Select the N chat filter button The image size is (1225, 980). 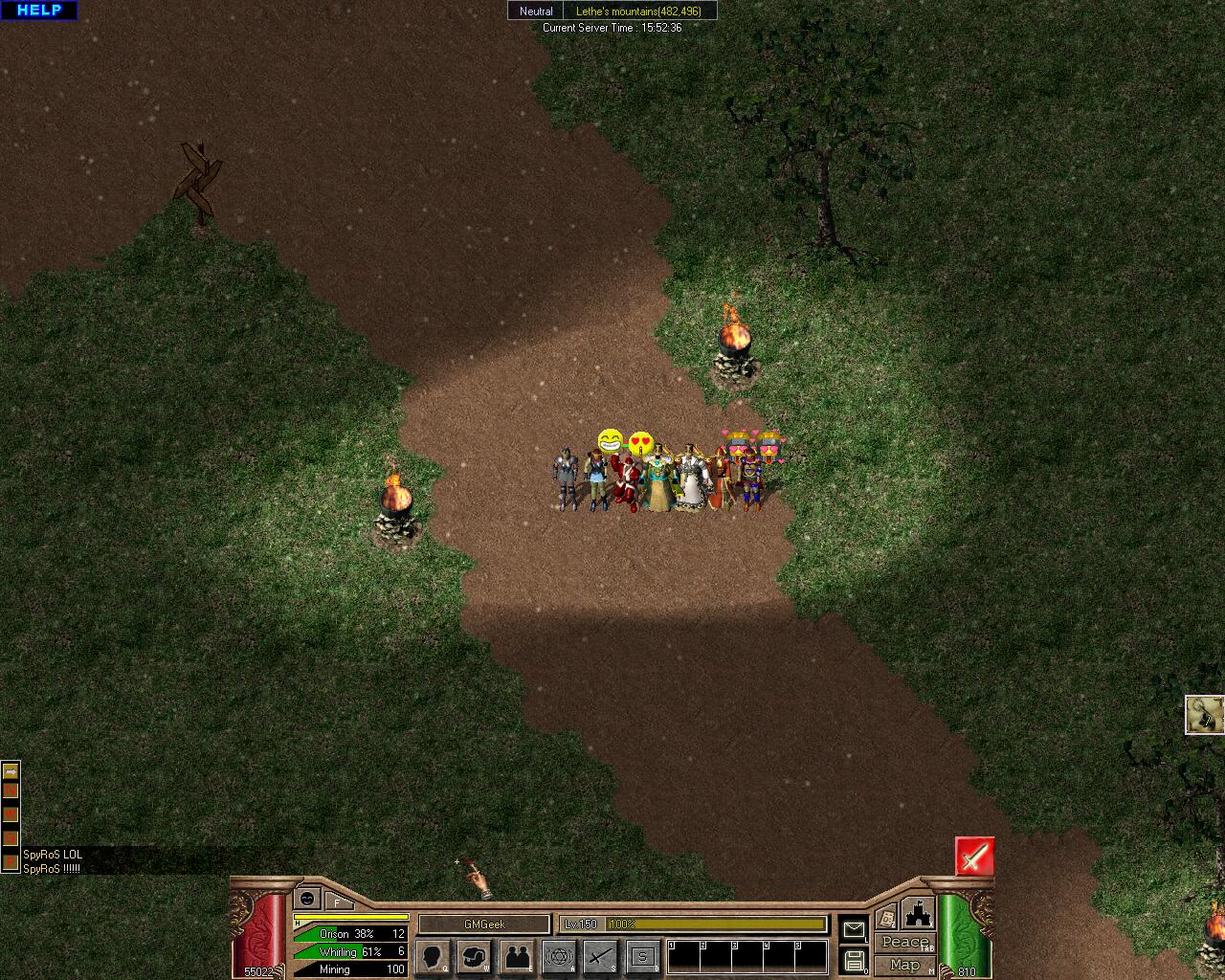11,791
